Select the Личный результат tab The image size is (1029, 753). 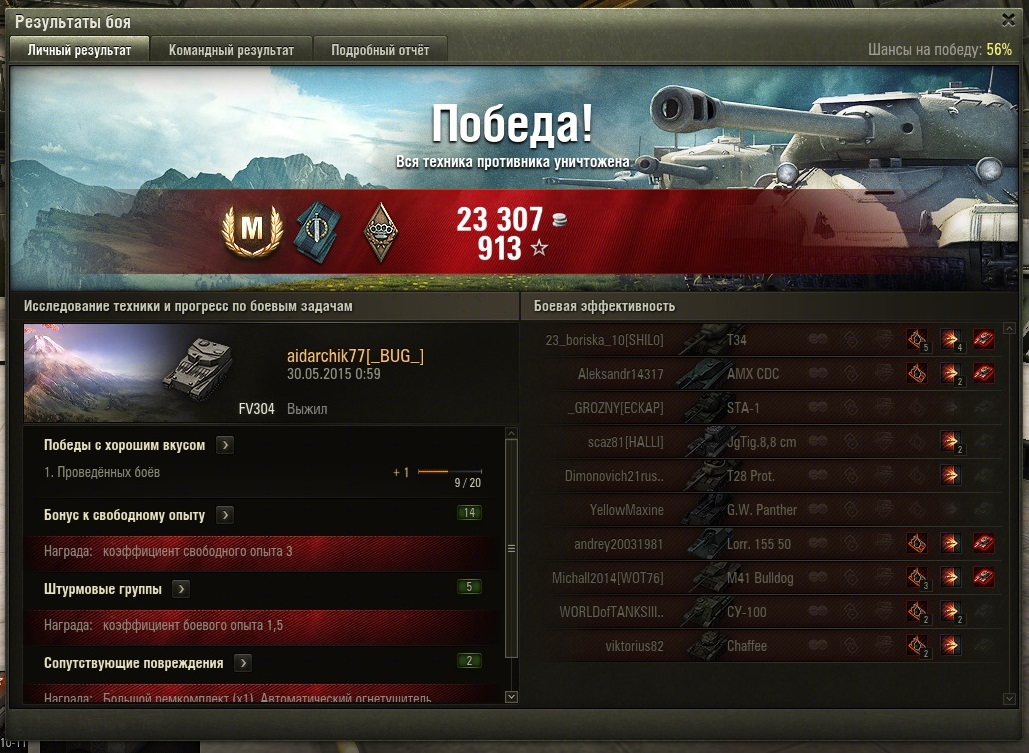coord(79,50)
